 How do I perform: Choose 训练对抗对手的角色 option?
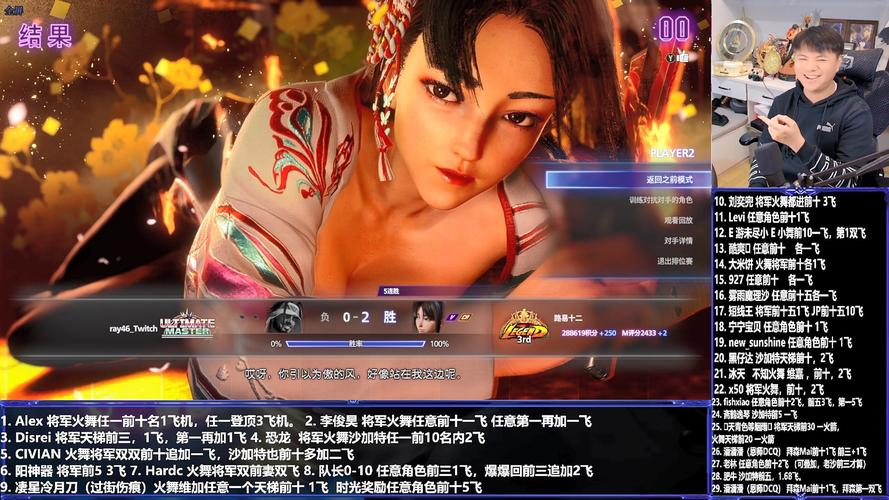pyautogui.click(x=659, y=200)
